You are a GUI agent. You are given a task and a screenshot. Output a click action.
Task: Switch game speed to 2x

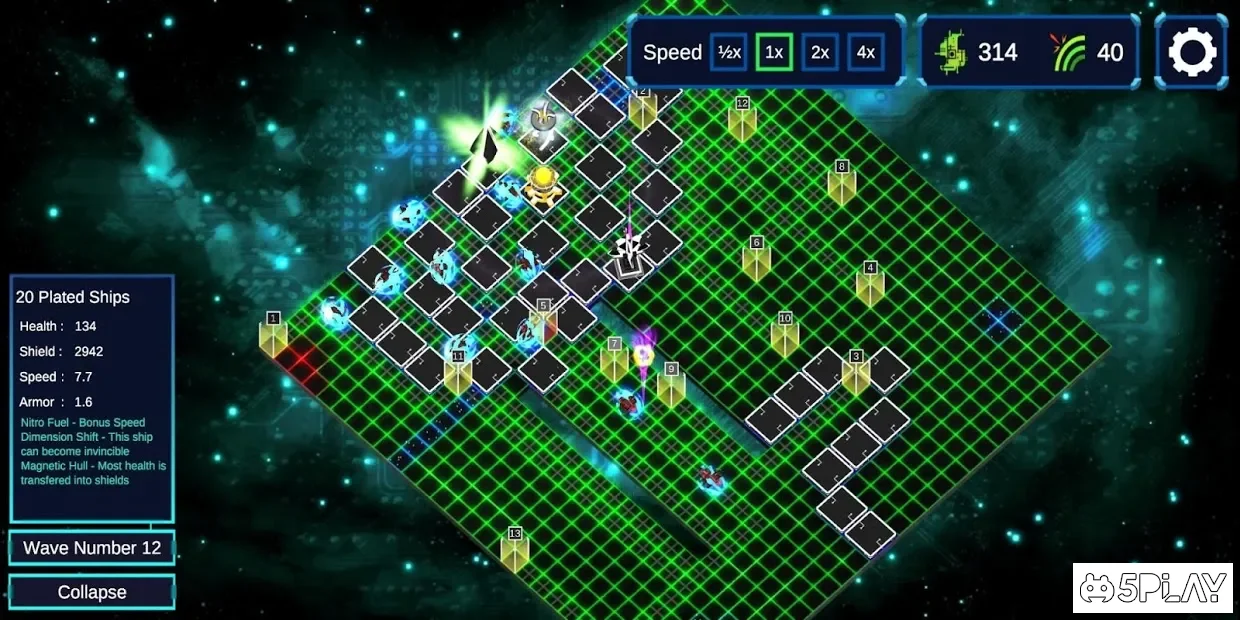820,52
